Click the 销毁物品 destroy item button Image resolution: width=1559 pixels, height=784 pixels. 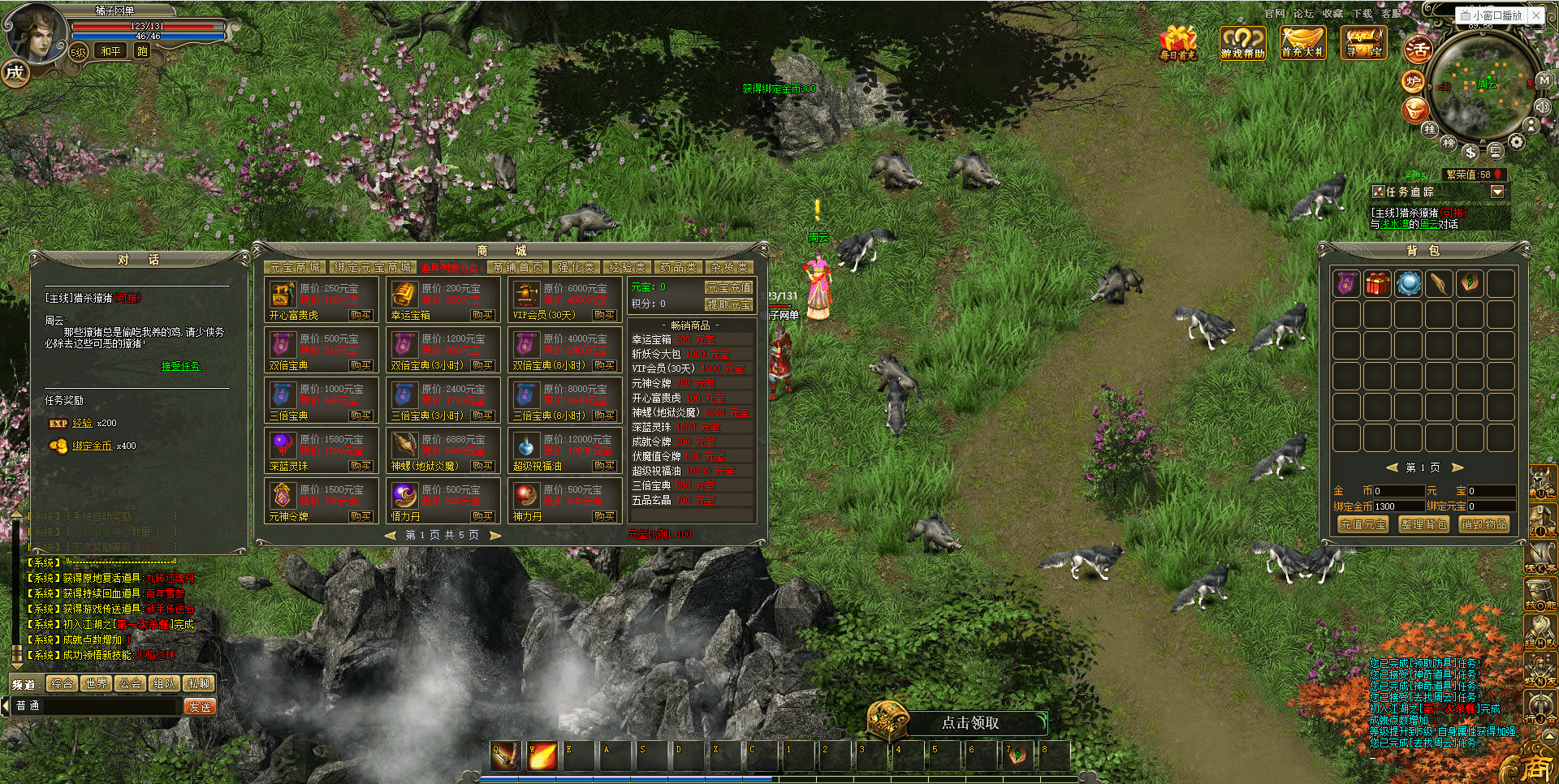click(x=1484, y=524)
